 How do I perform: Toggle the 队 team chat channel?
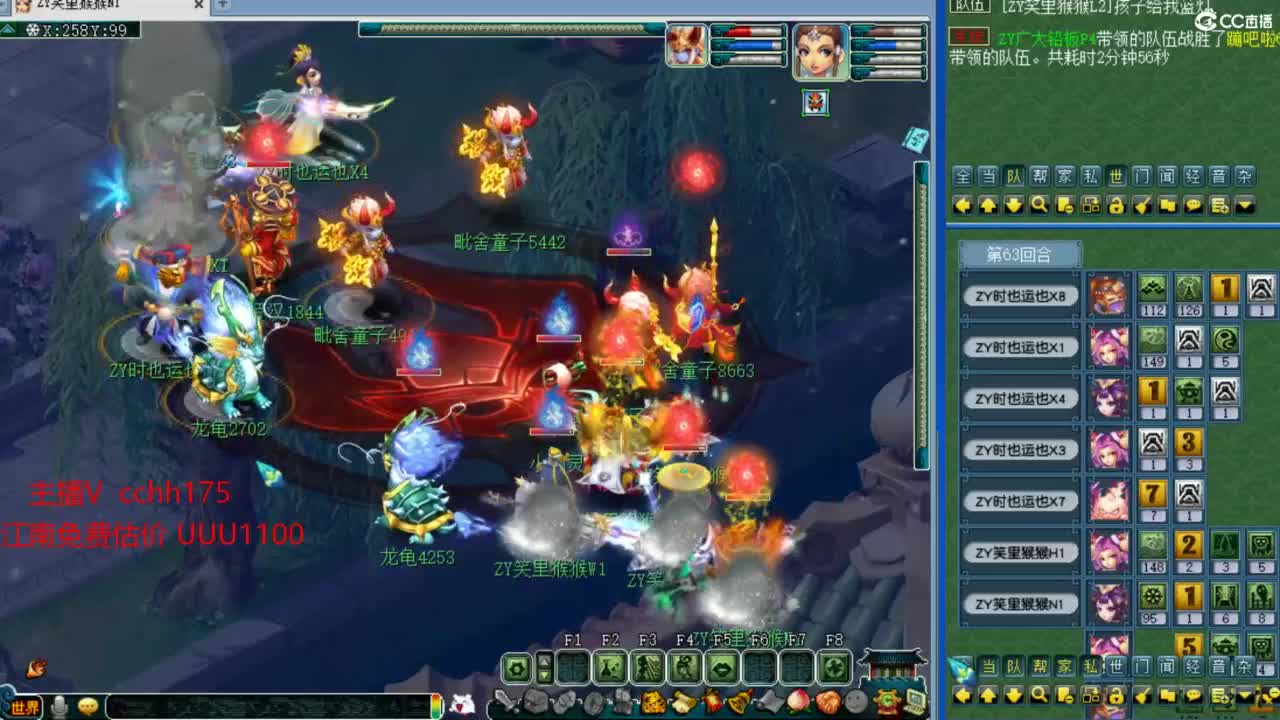(x=1014, y=176)
